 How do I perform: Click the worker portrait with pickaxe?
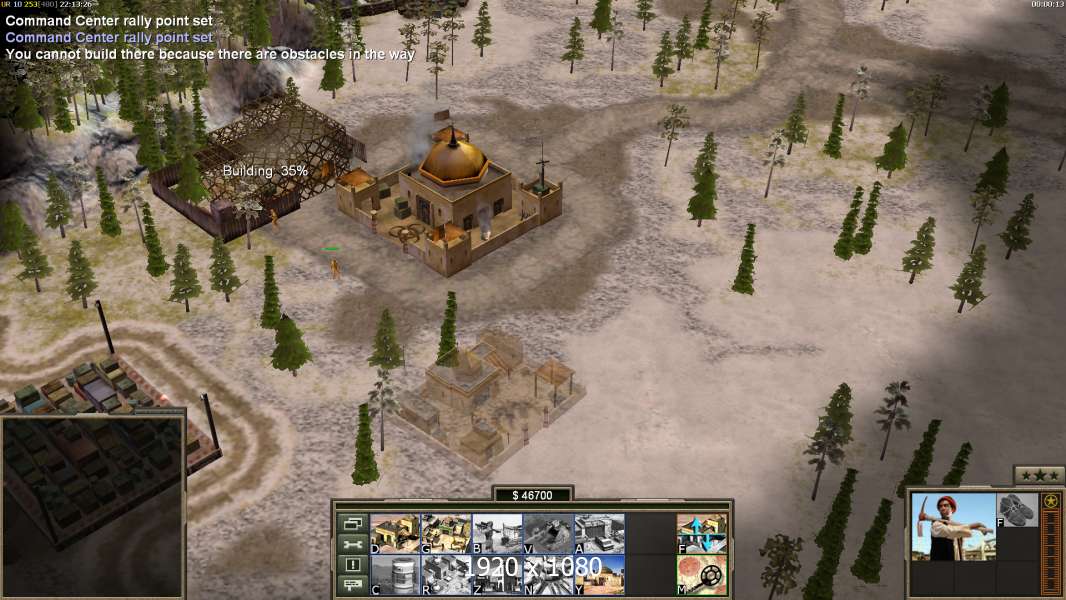953,527
